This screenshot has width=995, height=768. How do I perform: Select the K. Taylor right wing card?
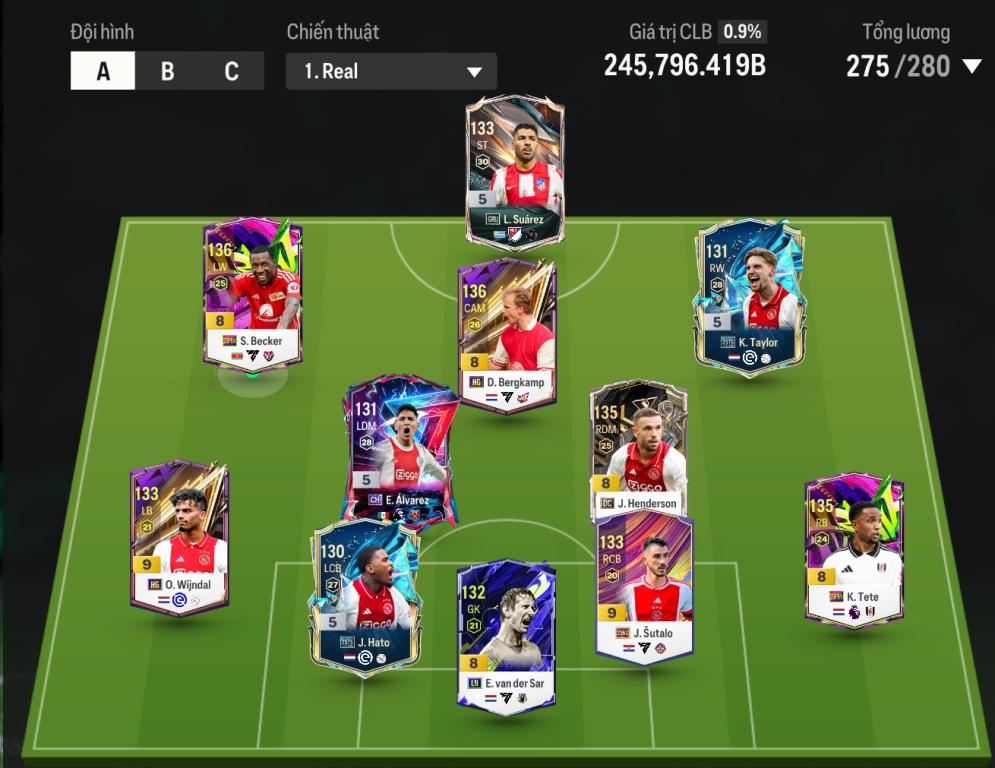click(751, 295)
